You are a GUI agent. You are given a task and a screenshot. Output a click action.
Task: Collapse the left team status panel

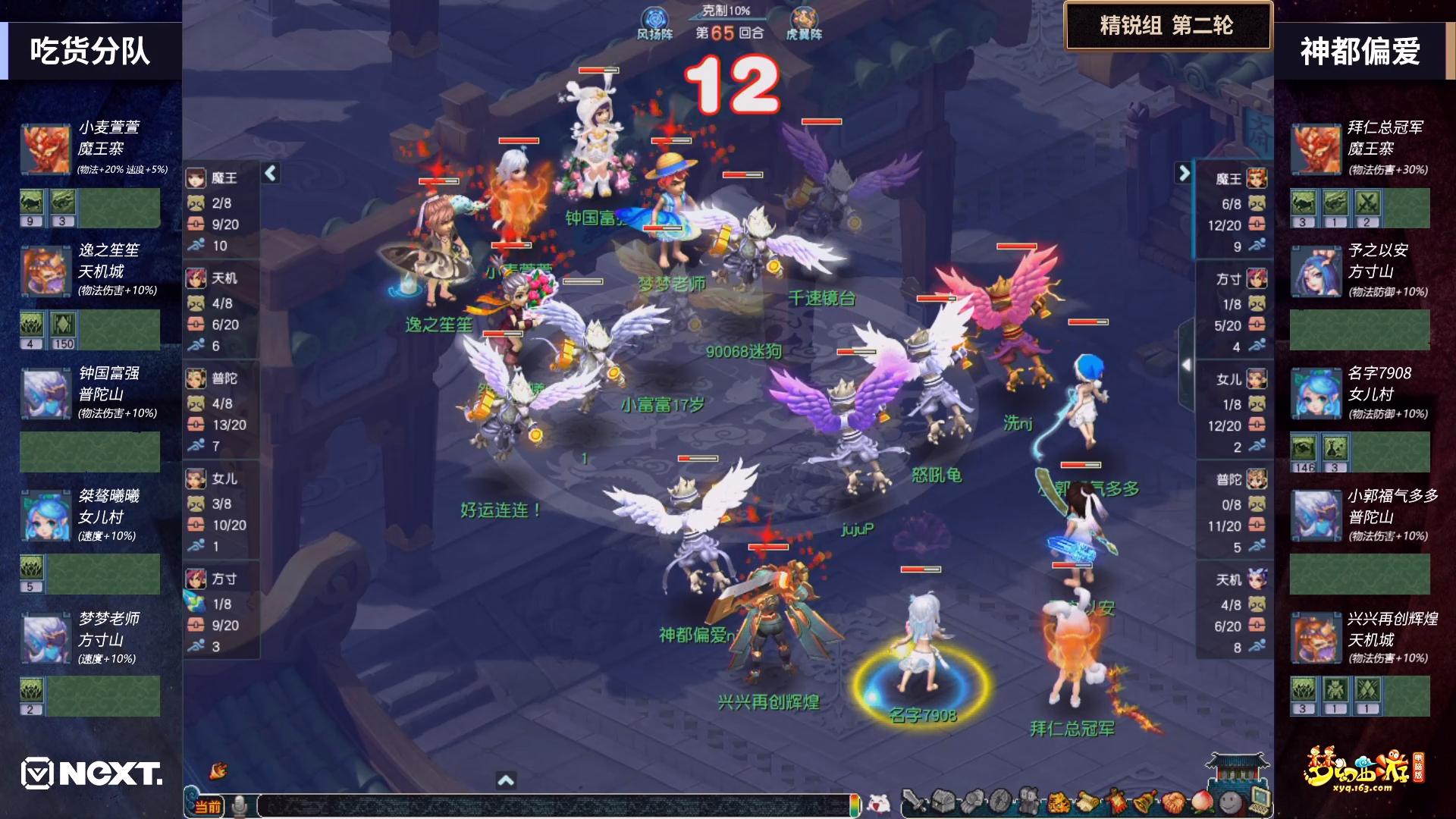click(x=271, y=174)
